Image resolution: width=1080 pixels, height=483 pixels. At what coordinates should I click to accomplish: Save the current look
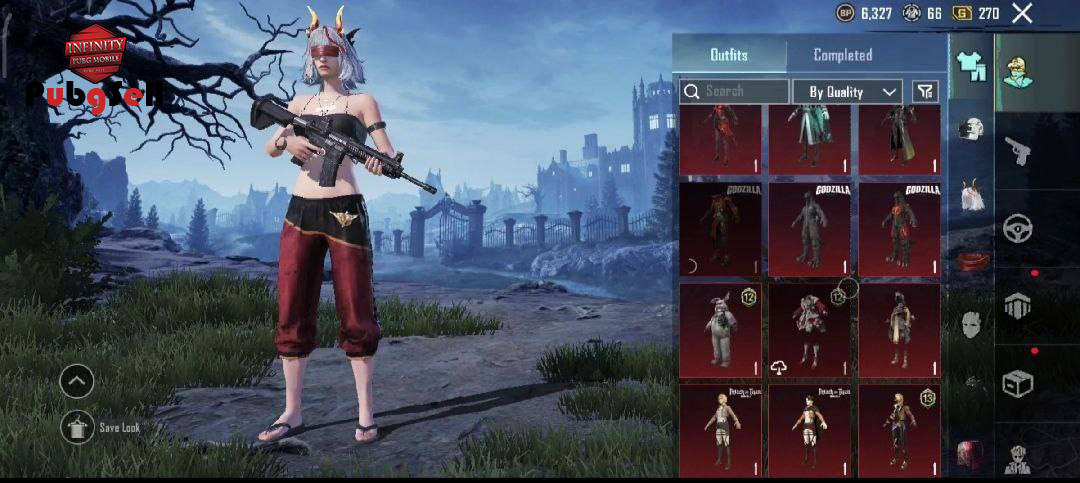click(77, 427)
